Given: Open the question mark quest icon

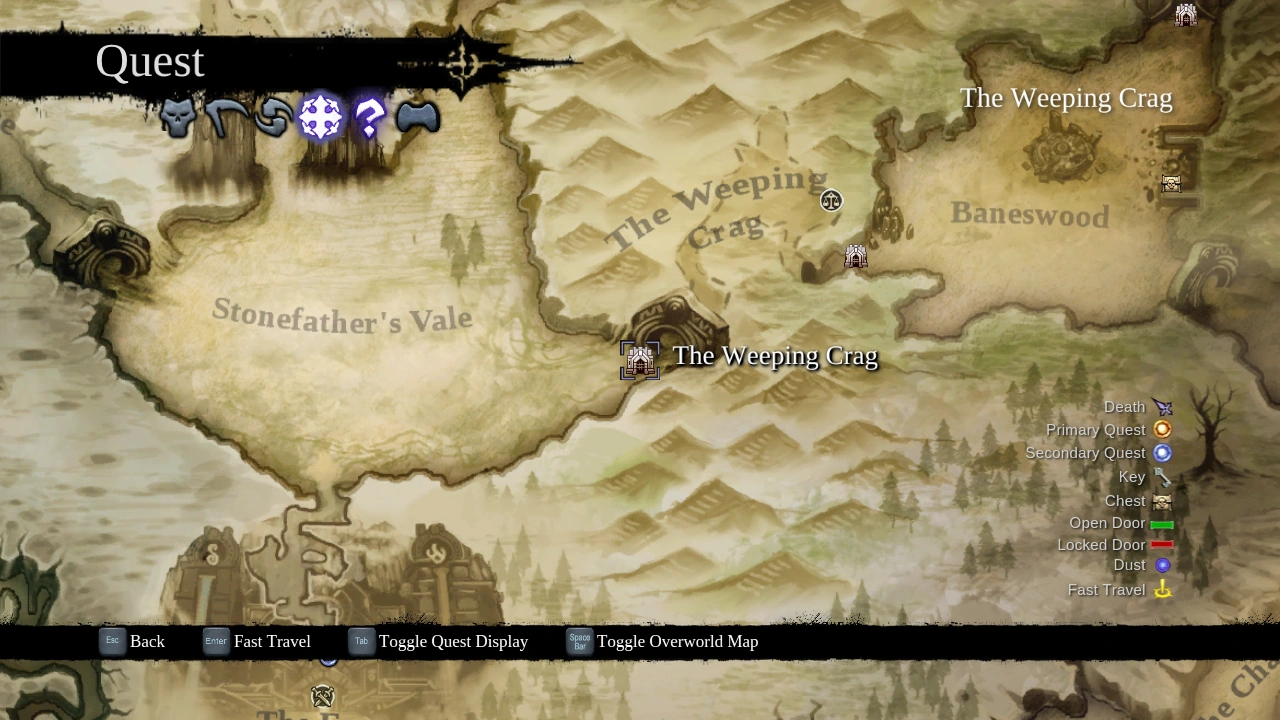Looking at the screenshot, I should [369, 117].
